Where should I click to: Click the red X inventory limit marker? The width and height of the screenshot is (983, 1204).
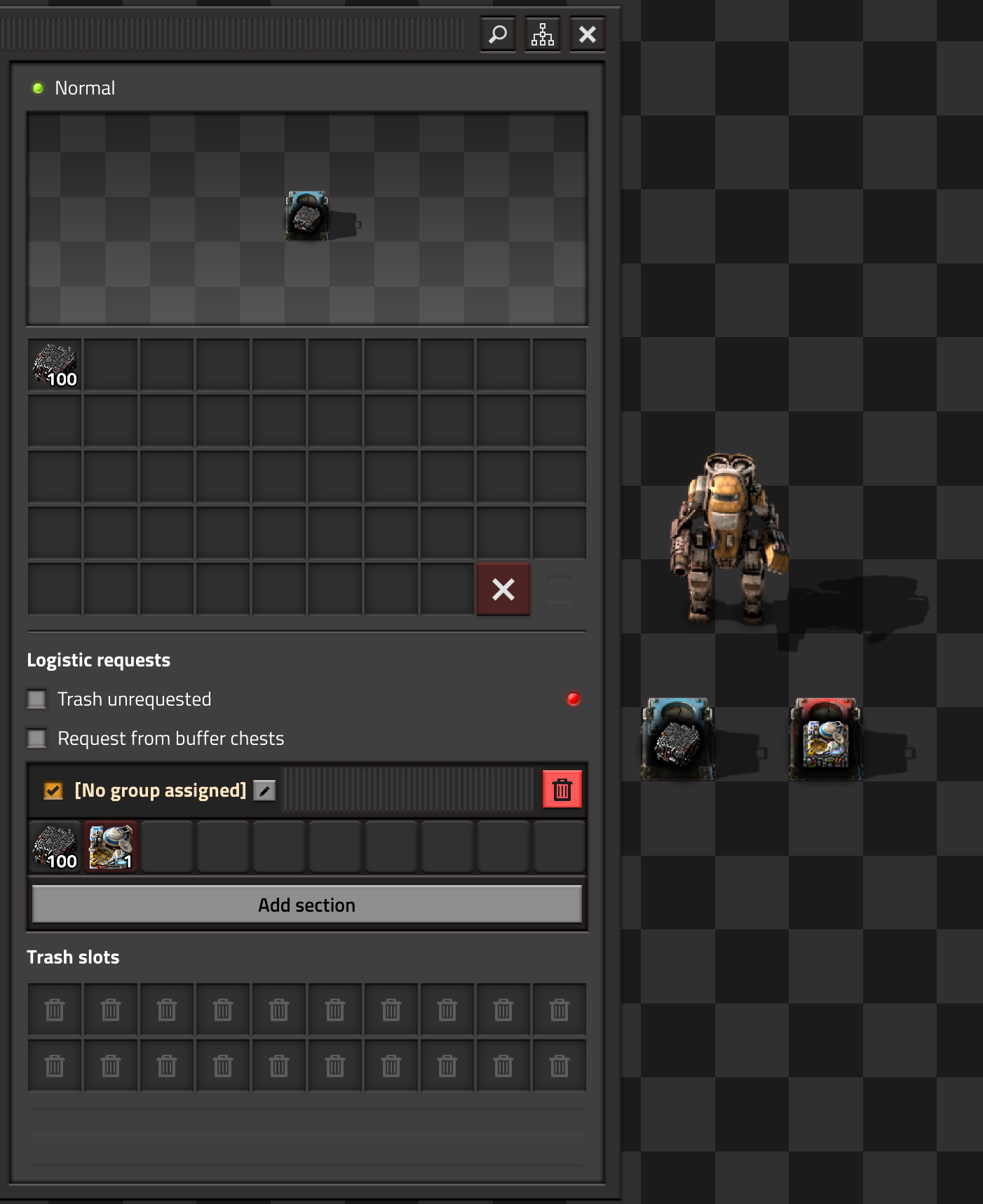tap(503, 589)
